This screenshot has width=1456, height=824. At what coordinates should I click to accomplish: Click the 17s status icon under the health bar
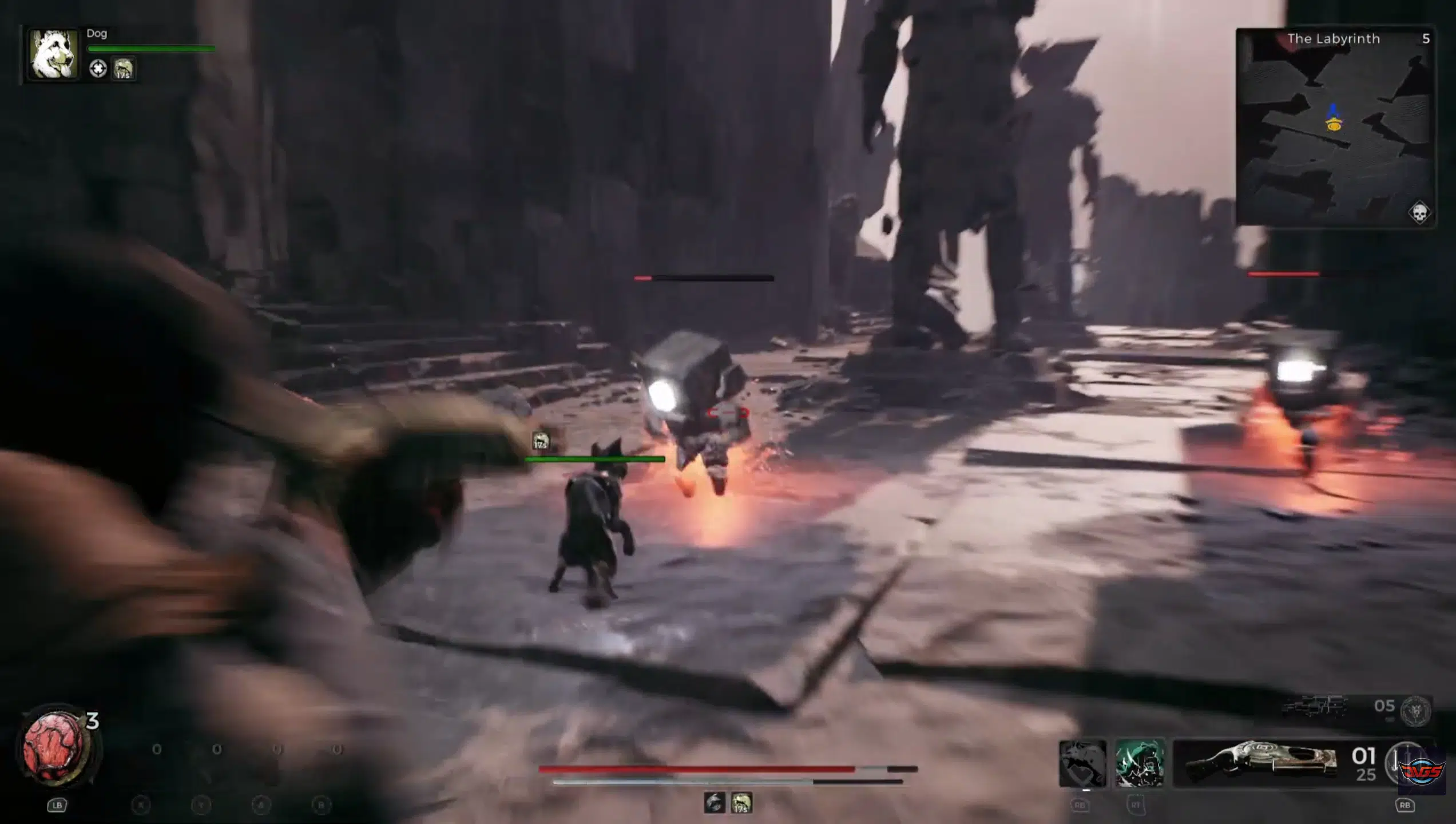(741, 803)
